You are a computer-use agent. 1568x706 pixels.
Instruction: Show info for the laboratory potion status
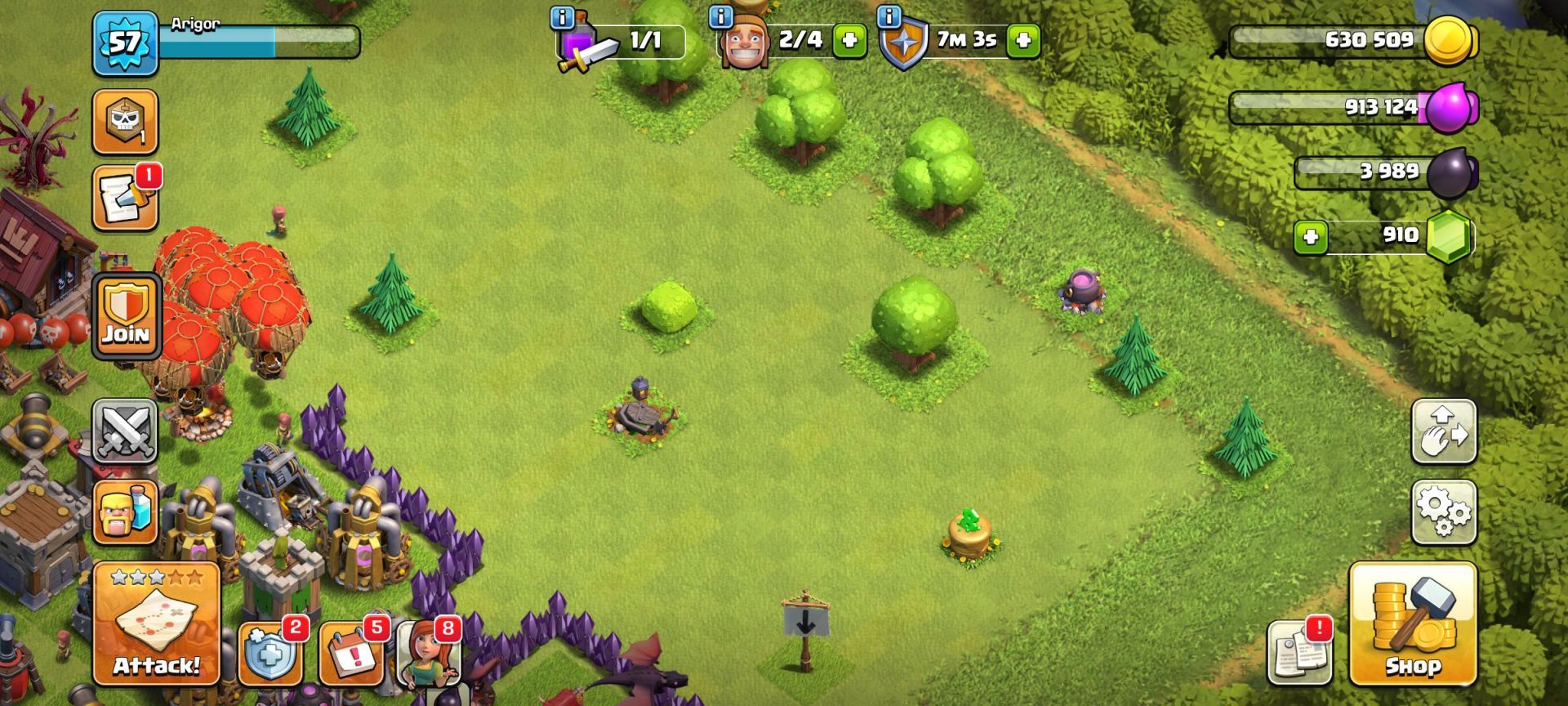(x=563, y=17)
